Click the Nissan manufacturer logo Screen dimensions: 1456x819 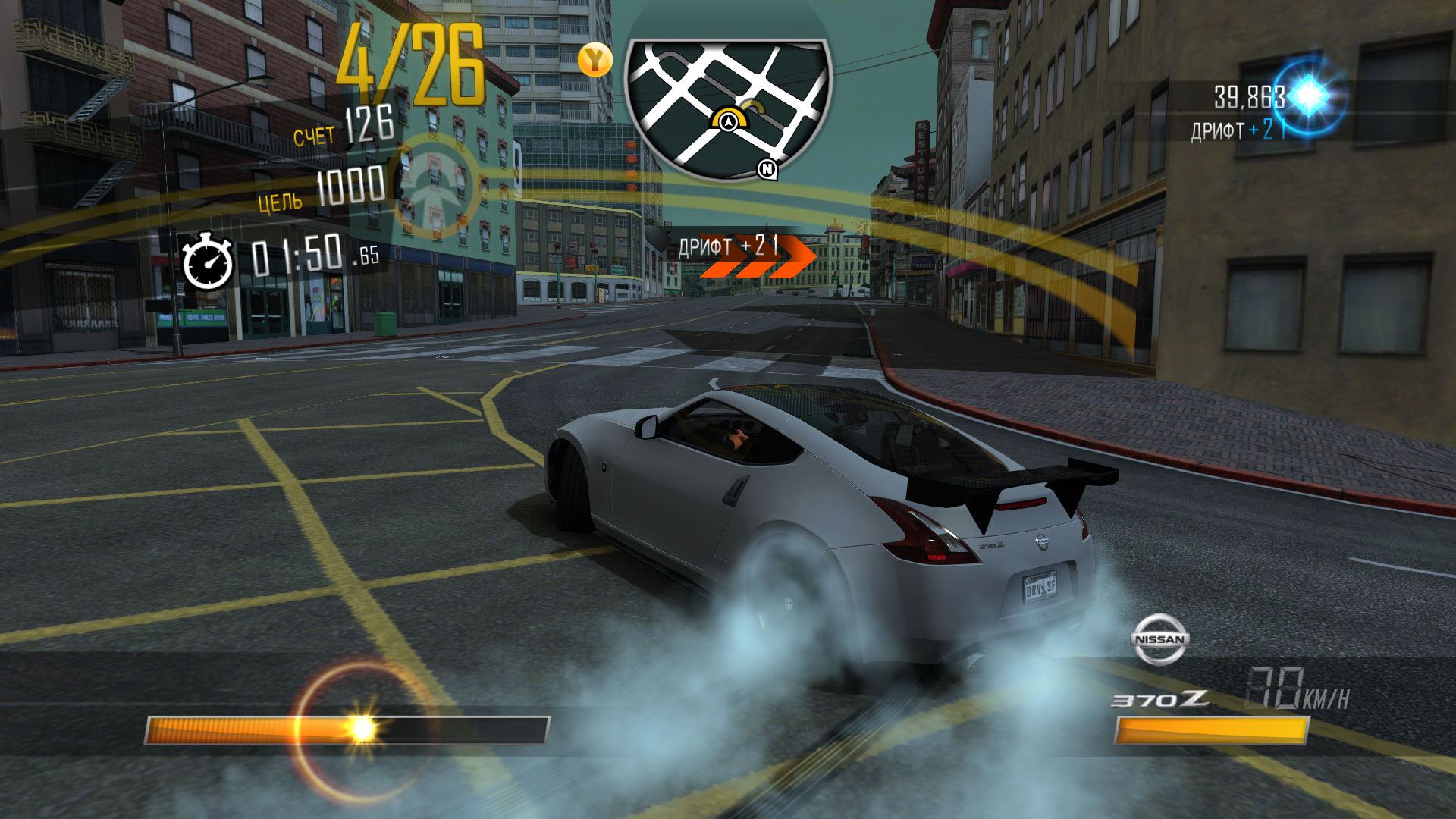[x=1160, y=639]
